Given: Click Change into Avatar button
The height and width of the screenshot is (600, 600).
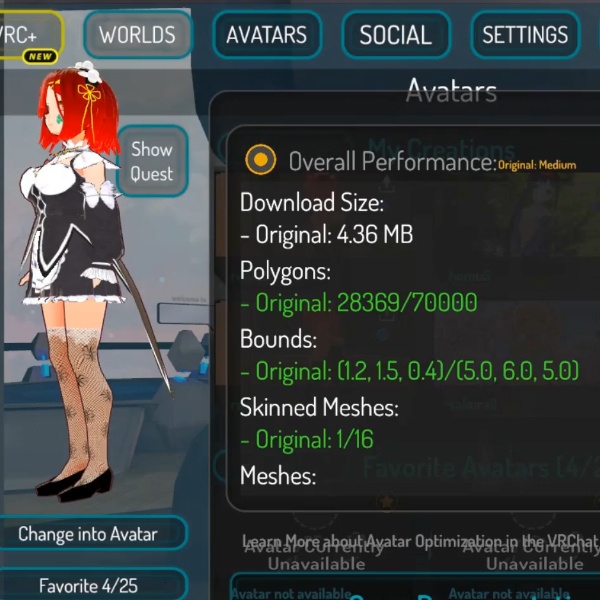Looking at the screenshot, I should point(88,534).
